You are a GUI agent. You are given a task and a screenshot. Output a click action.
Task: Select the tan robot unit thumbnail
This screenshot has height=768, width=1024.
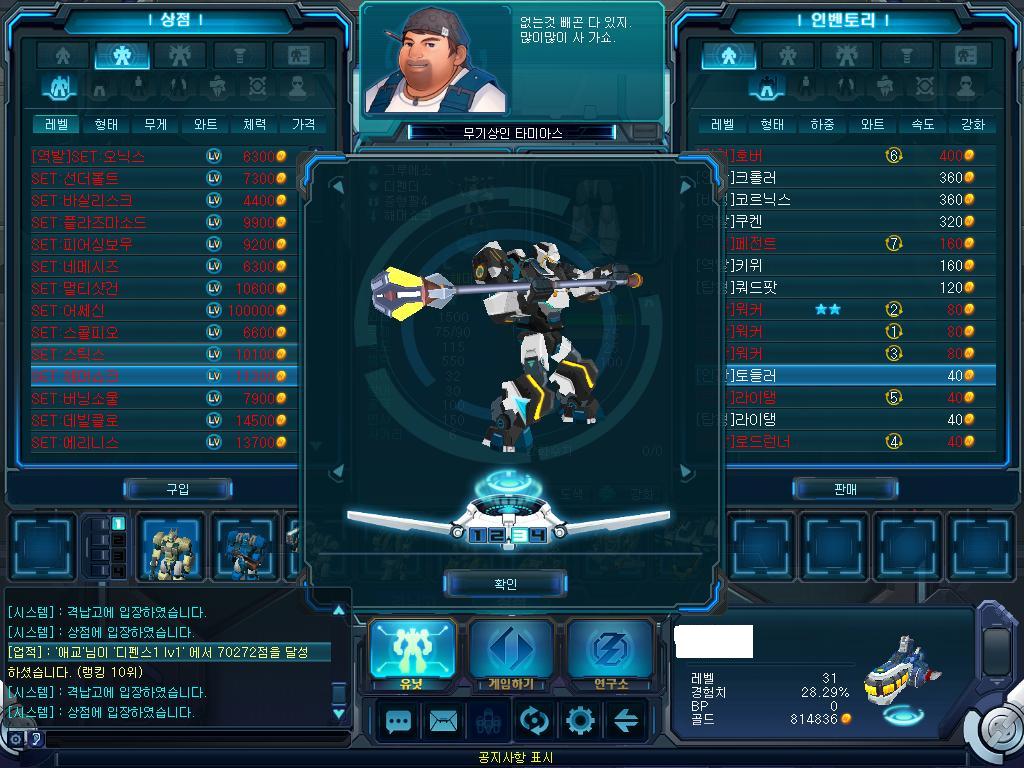(x=169, y=548)
